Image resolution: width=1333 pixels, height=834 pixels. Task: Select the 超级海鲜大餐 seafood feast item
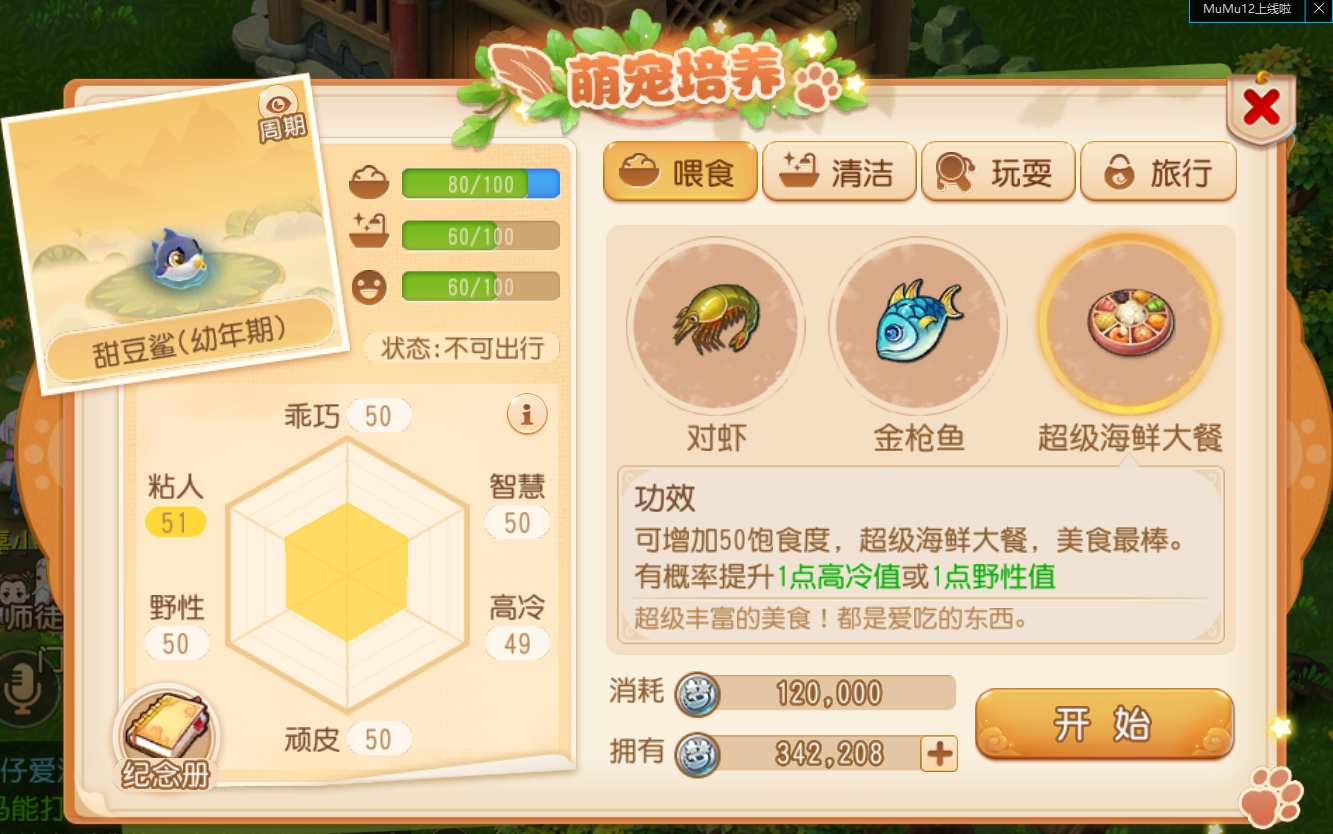(1128, 325)
